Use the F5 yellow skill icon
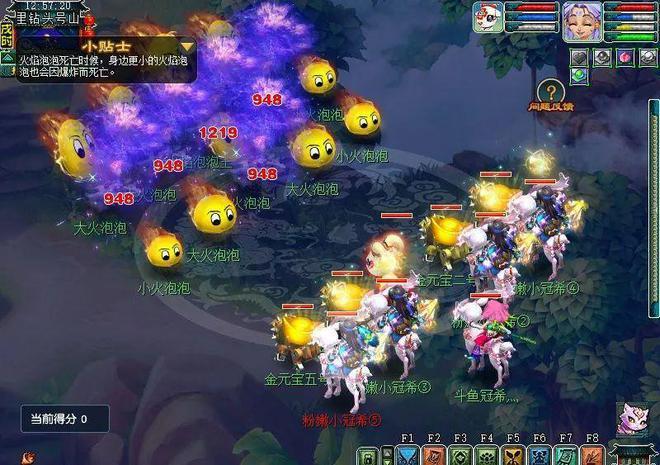This screenshot has width=660, height=465. 513,456
